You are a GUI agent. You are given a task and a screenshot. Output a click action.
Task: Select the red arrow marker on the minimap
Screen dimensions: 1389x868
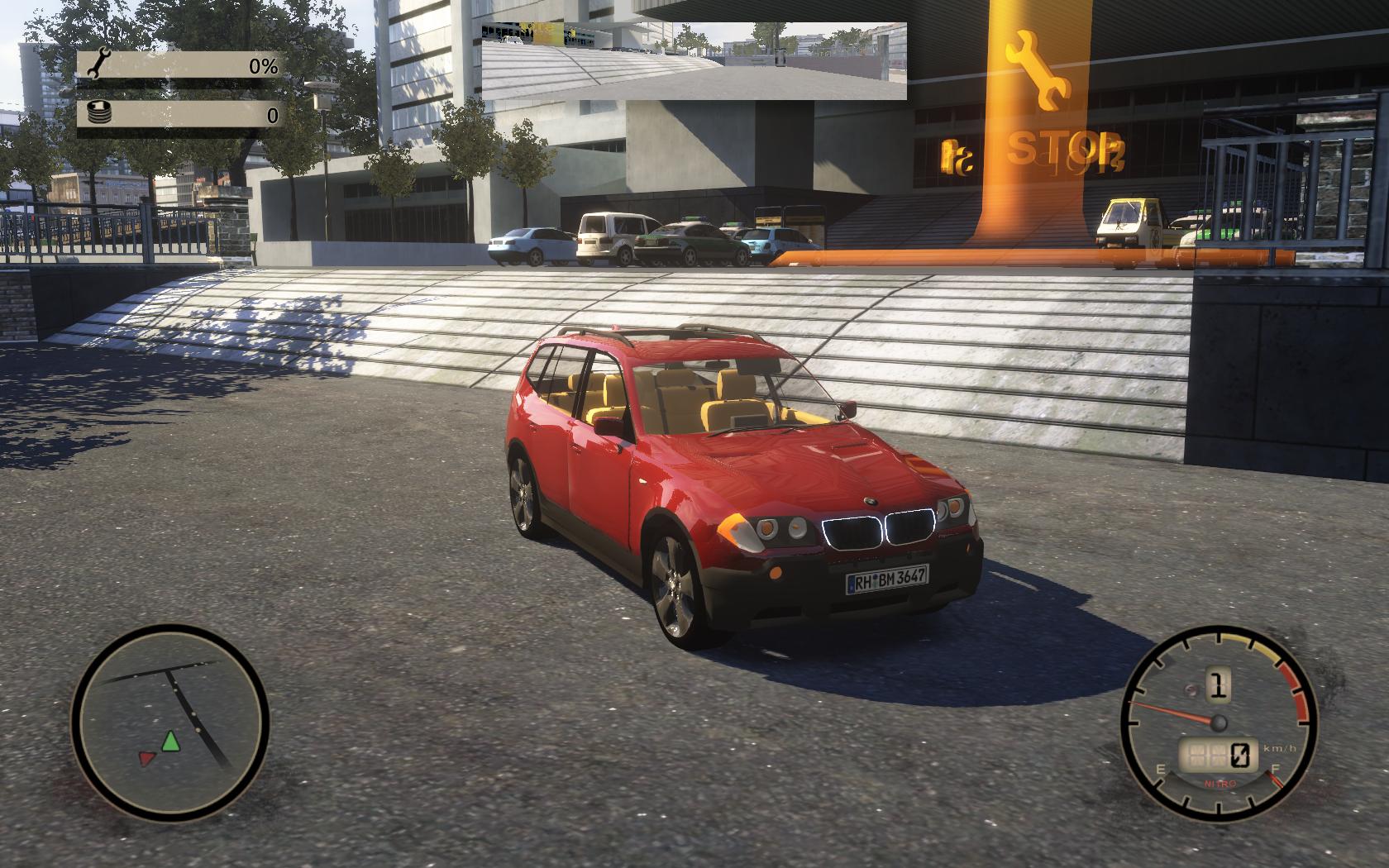(x=147, y=757)
